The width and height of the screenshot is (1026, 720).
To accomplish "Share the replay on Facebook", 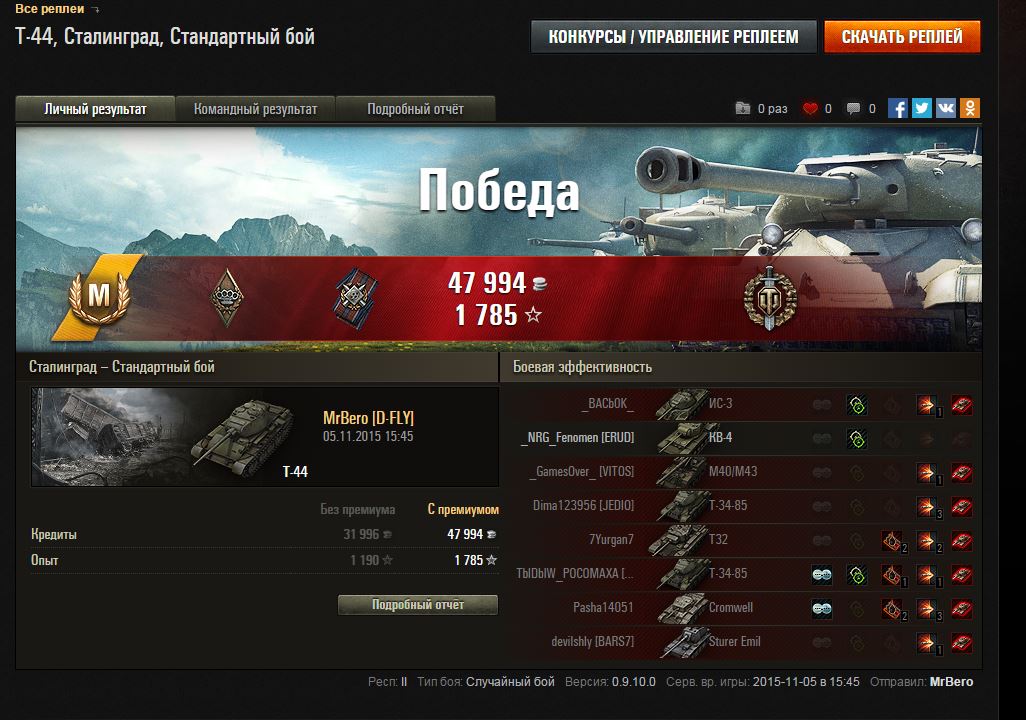I will coord(898,109).
